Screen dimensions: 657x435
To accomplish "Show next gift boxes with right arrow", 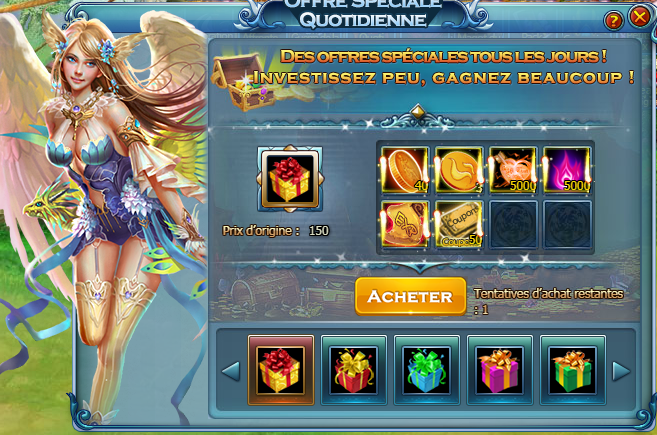I will click(620, 371).
